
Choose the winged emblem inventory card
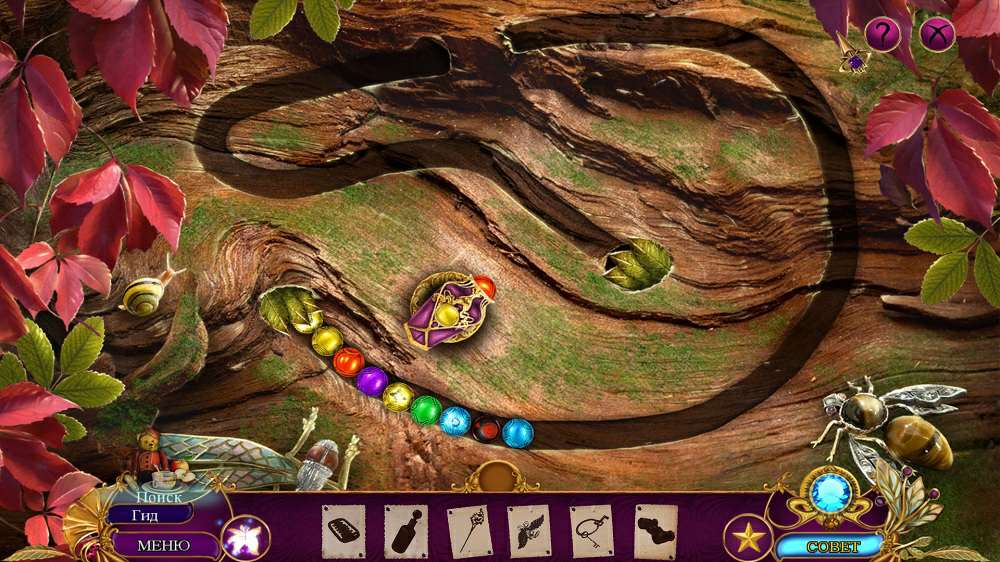click(530, 531)
